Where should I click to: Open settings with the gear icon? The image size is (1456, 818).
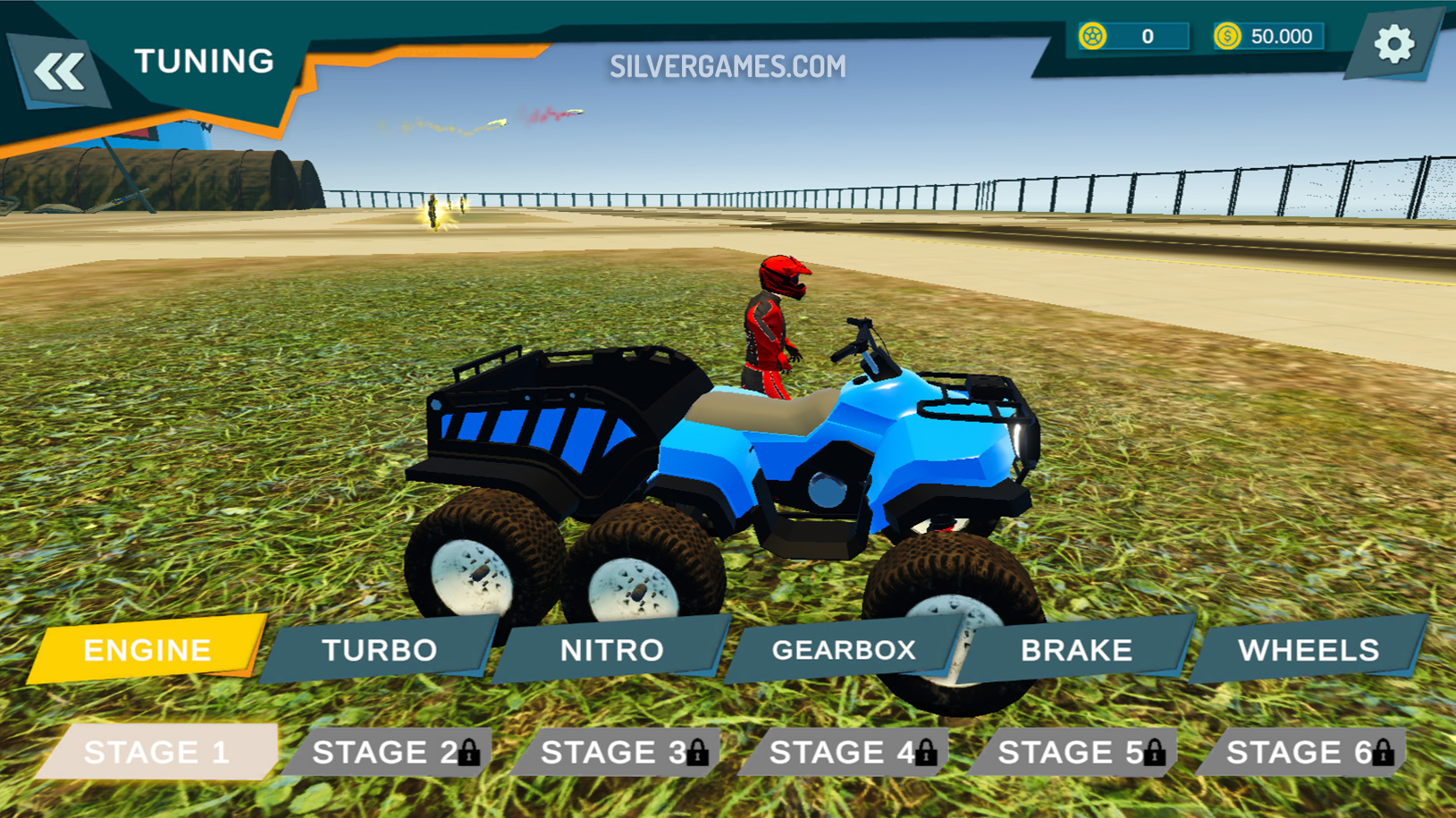pyautogui.click(x=1393, y=44)
